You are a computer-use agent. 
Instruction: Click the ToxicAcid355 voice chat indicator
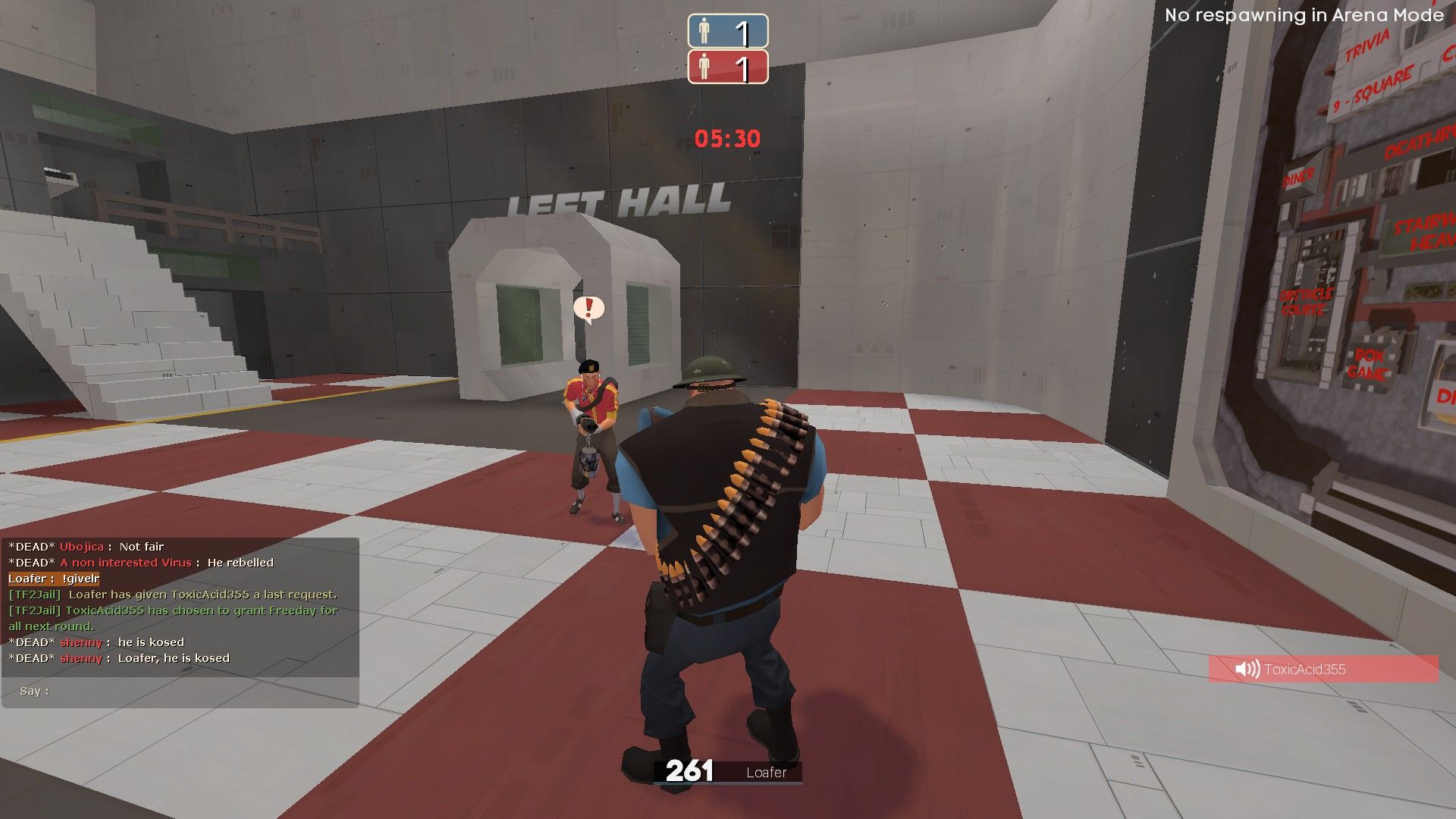pos(1323,669)
